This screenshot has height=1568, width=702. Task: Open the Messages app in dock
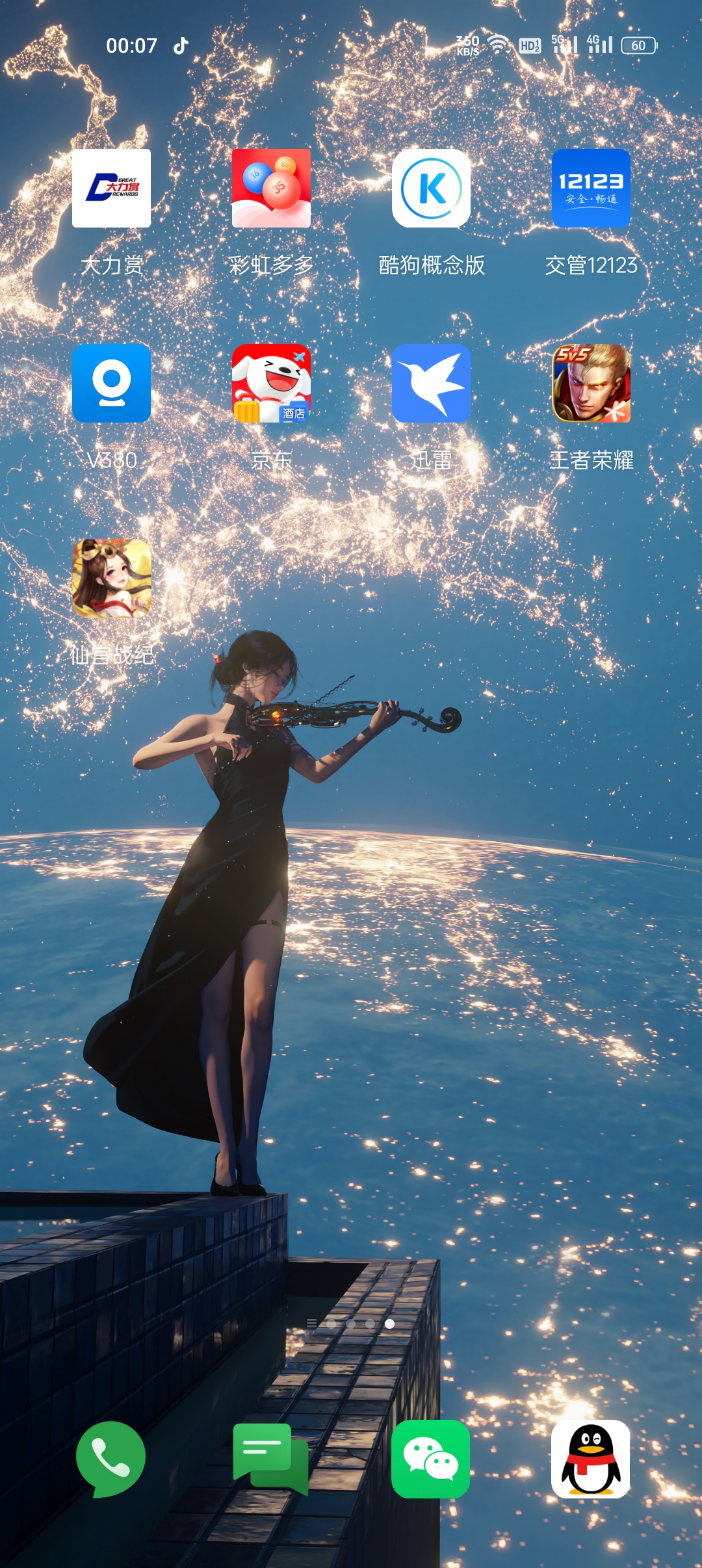tap(270, 1459)
